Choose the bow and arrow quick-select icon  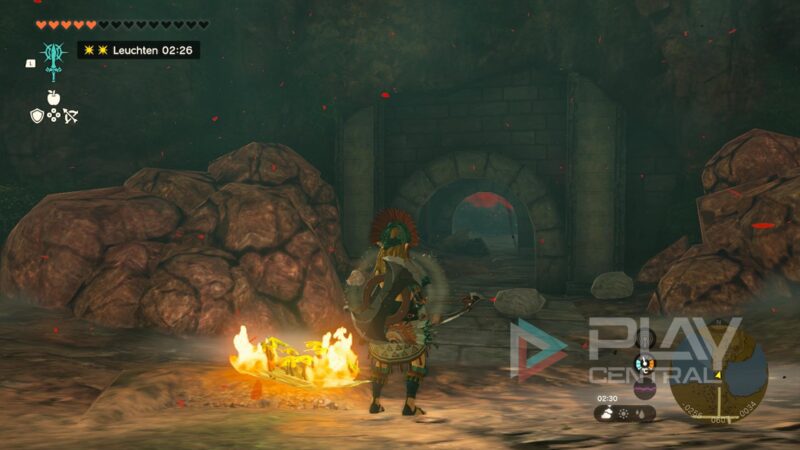[70, 116]
